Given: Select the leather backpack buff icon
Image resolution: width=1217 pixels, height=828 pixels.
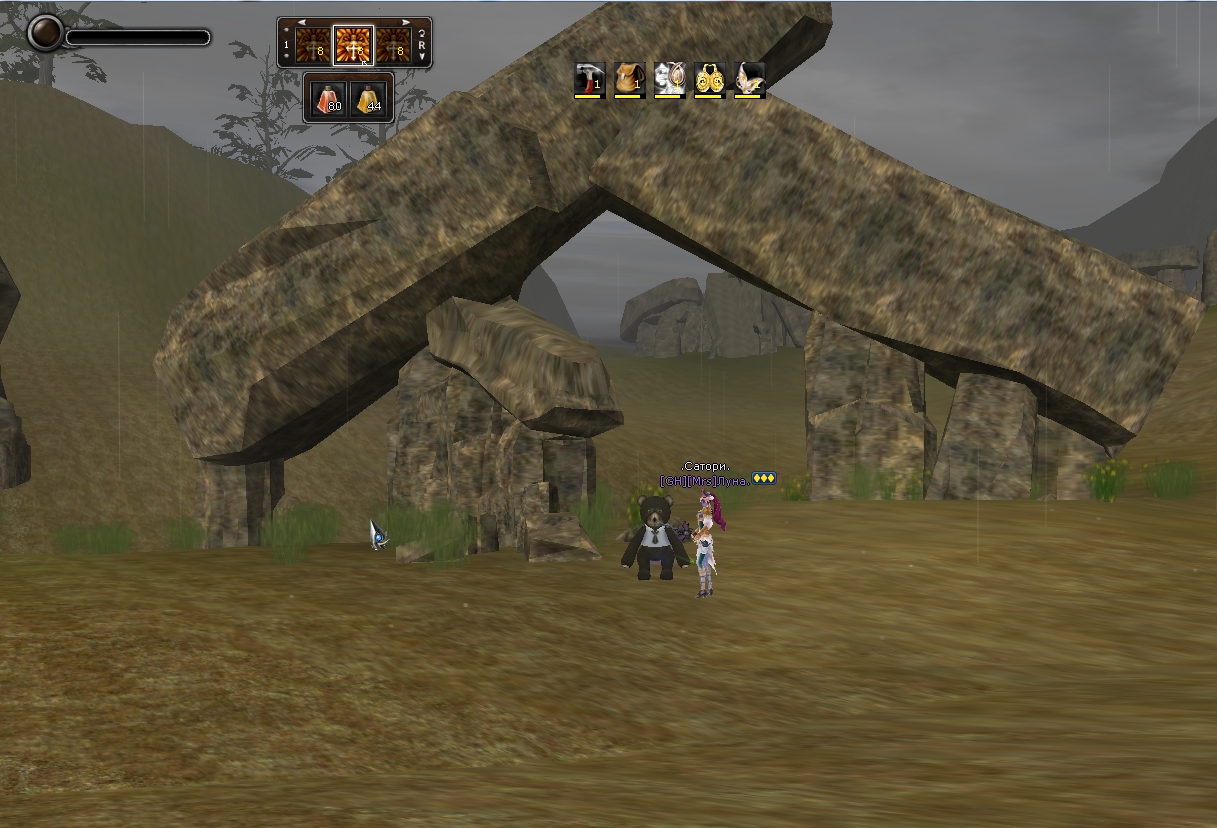Looking at the screenshot, I should [629, 79].
